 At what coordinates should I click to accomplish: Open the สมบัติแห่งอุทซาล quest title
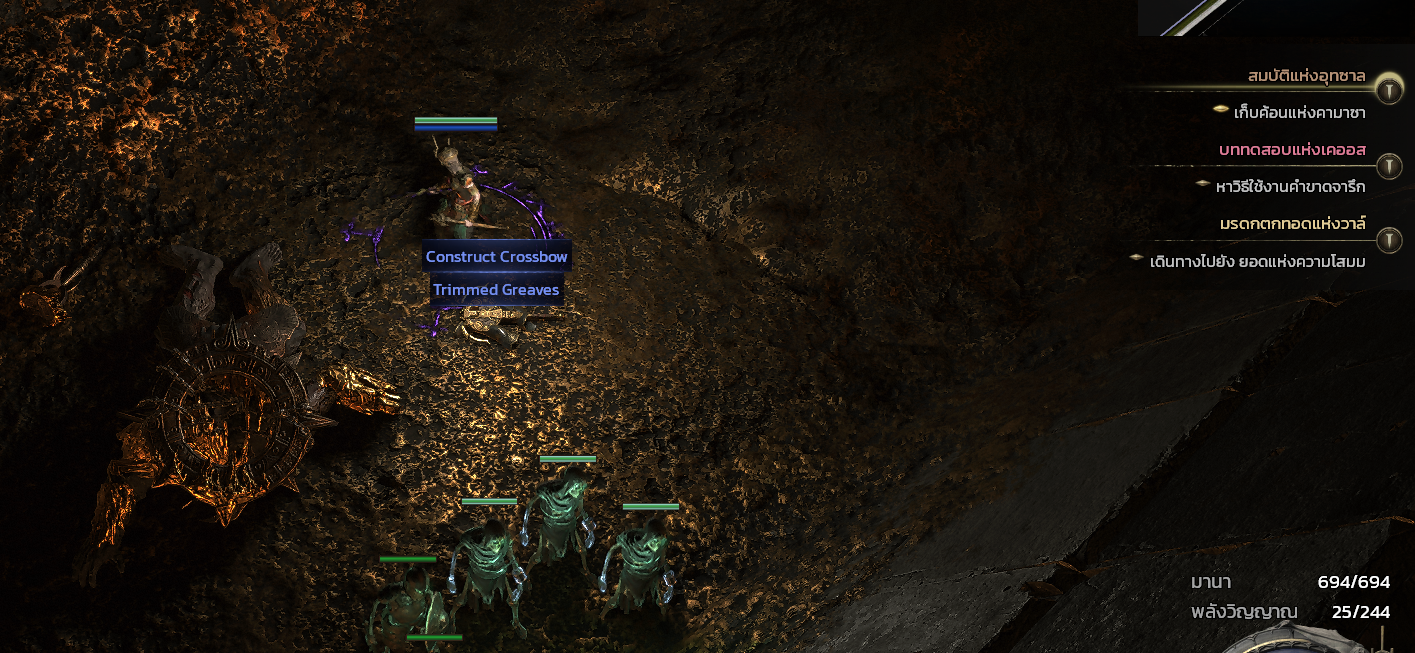pos(1306,76)
